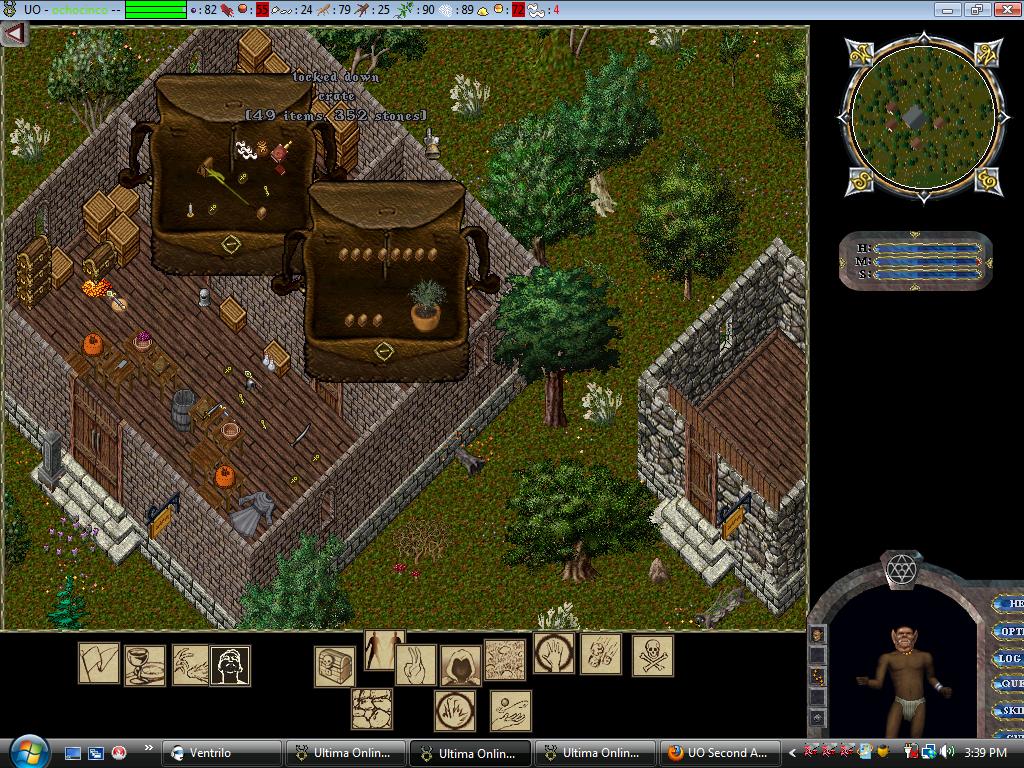Click the Log Out paperdoll button
The height and width of the screenshot is (768, 1024).
click(x=1010, y=658)
